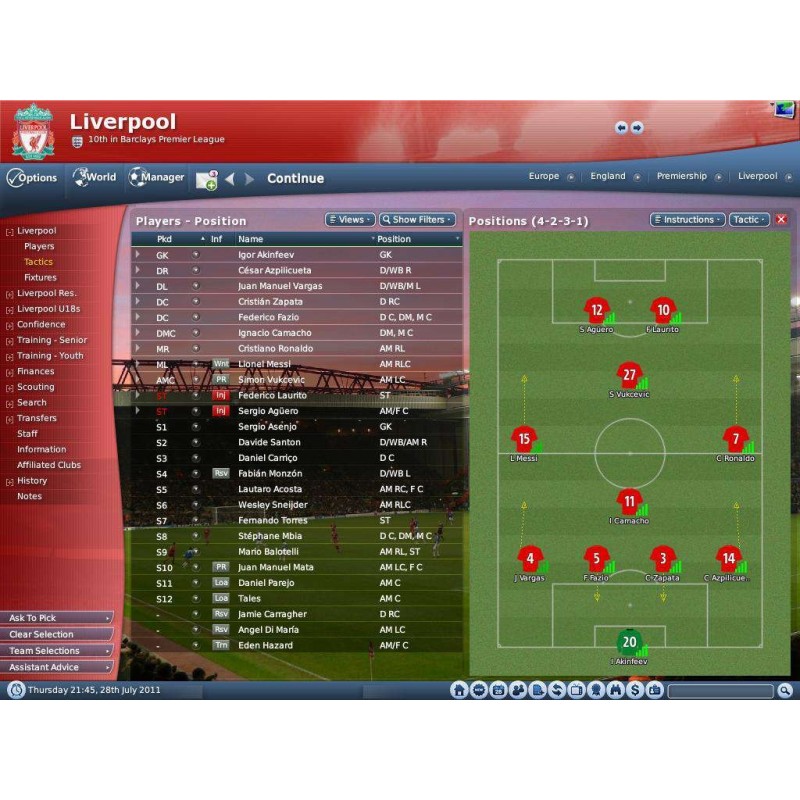Open Assistant Advice

[56, 667]
